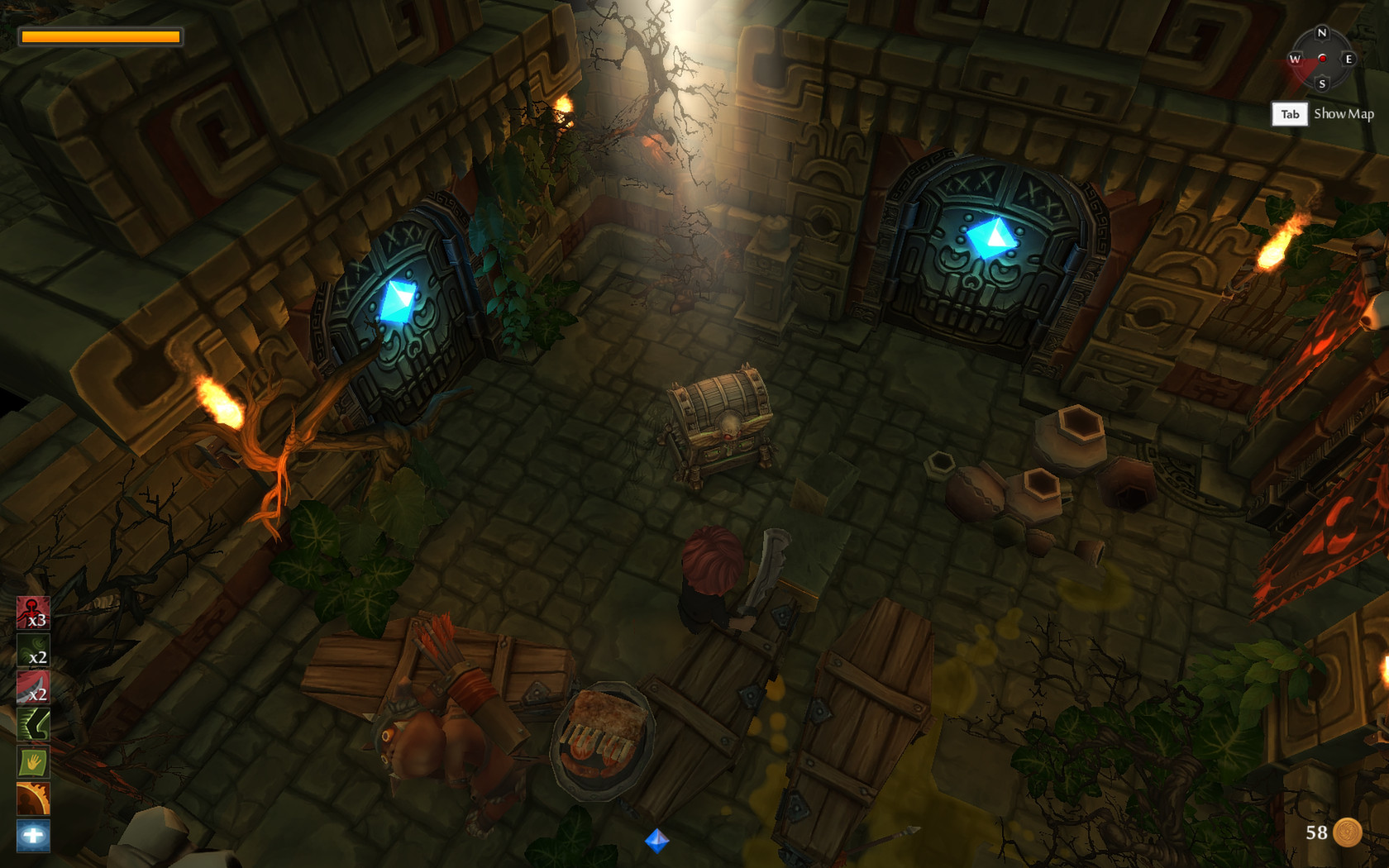Click the yellow hand scroll ability icon
1389x868 pixels.
pos(31,762)
